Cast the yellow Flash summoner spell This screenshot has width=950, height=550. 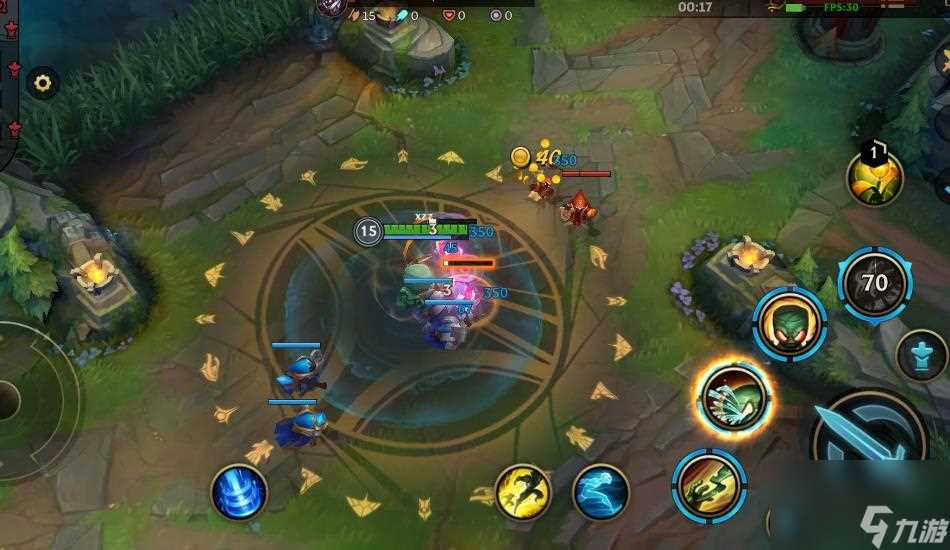tap(522, 491)
